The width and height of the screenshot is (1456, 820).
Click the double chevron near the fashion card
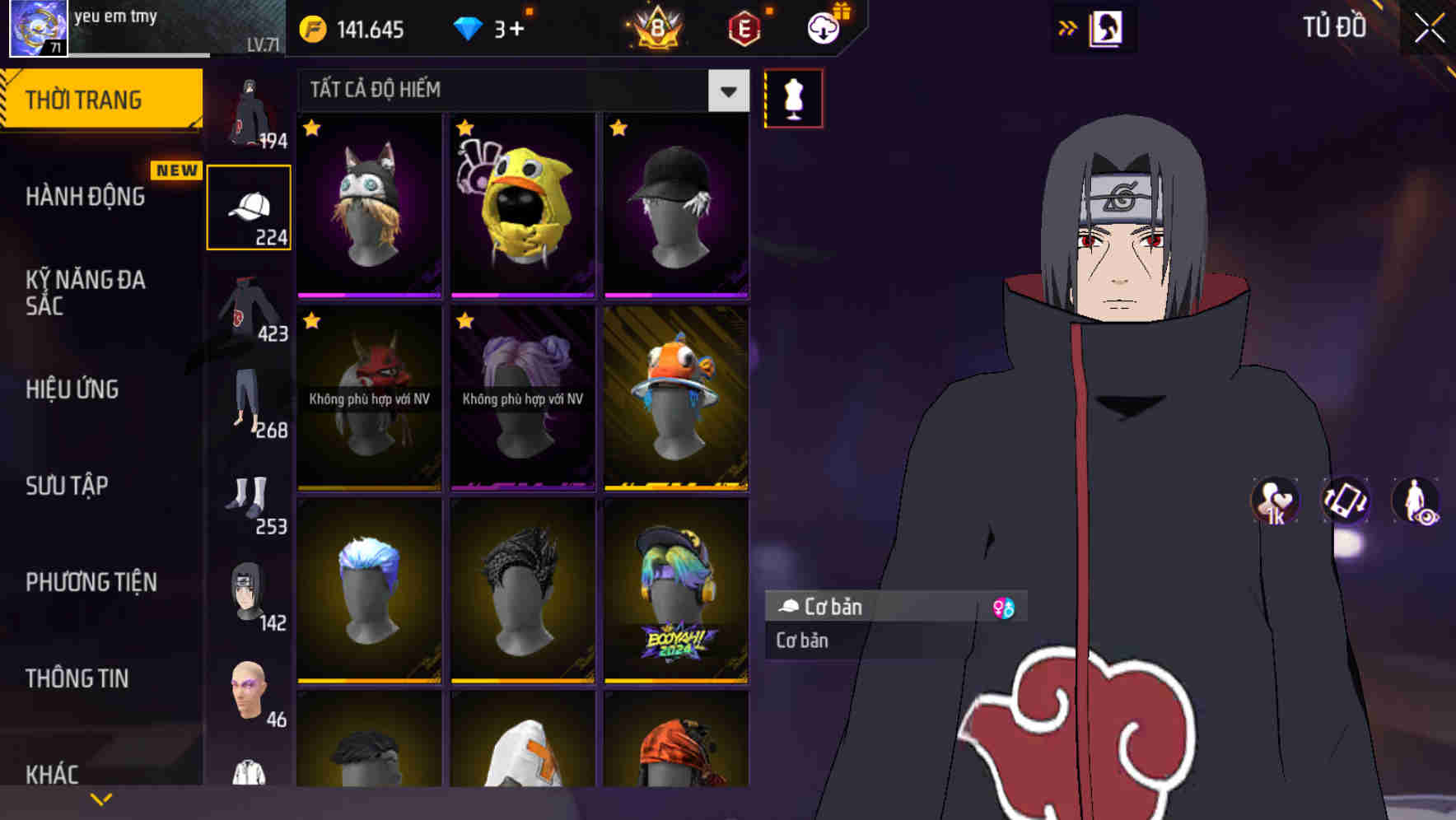click(x=1068, y=27)
